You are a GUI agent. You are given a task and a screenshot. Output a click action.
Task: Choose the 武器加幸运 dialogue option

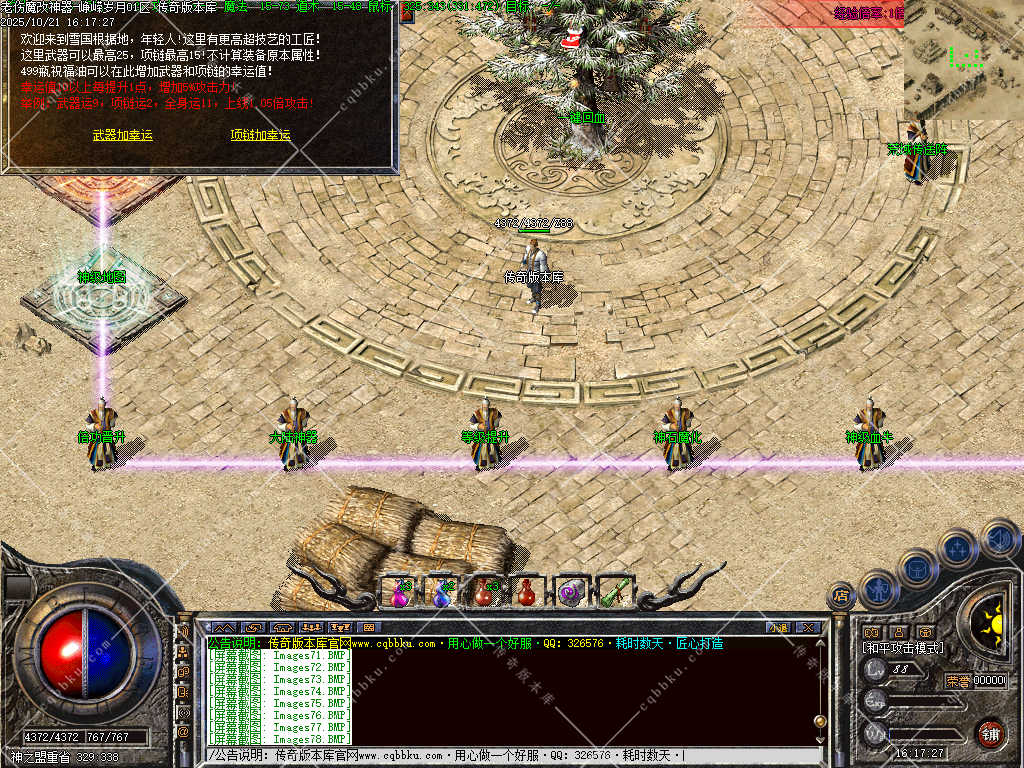[x=123, y=135]
